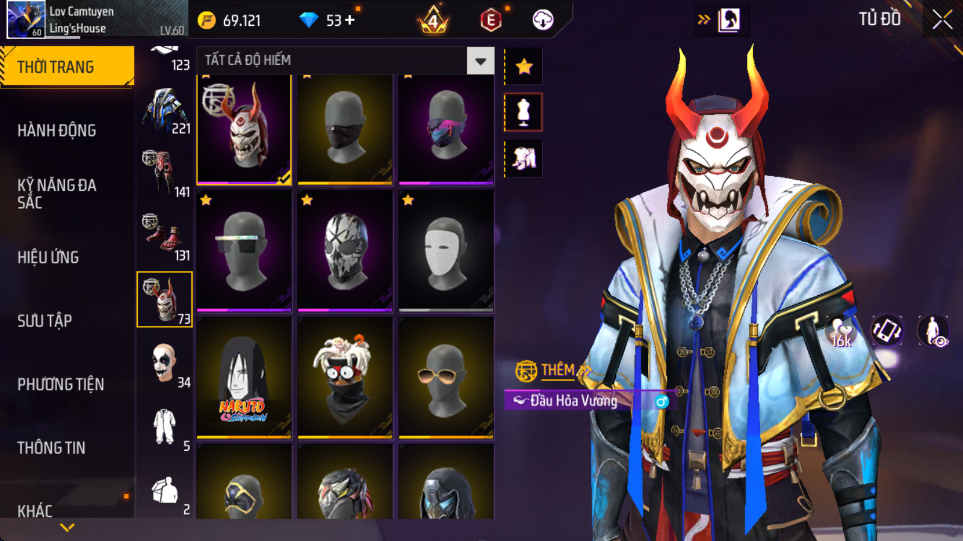The height and width of the screenshot is (541, 963).
Task: Toggle the star favorites filter
Action: point(524,67)
